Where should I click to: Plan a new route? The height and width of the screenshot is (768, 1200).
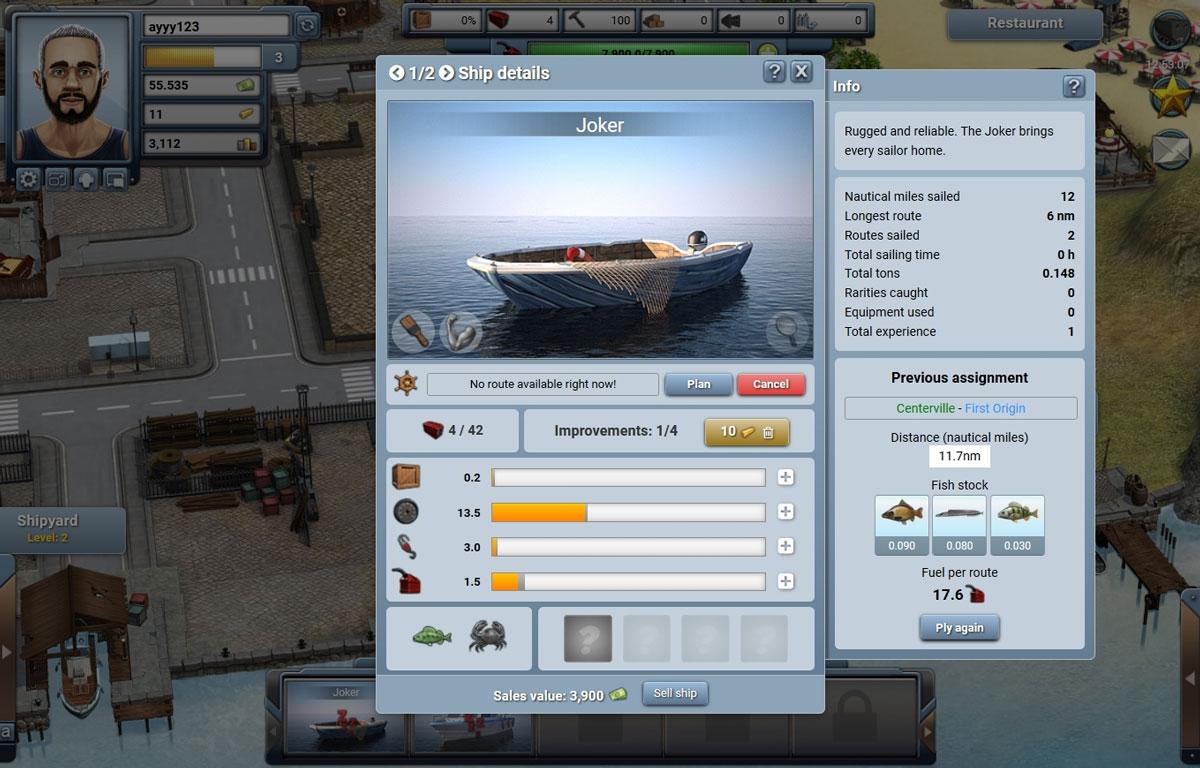699,384
